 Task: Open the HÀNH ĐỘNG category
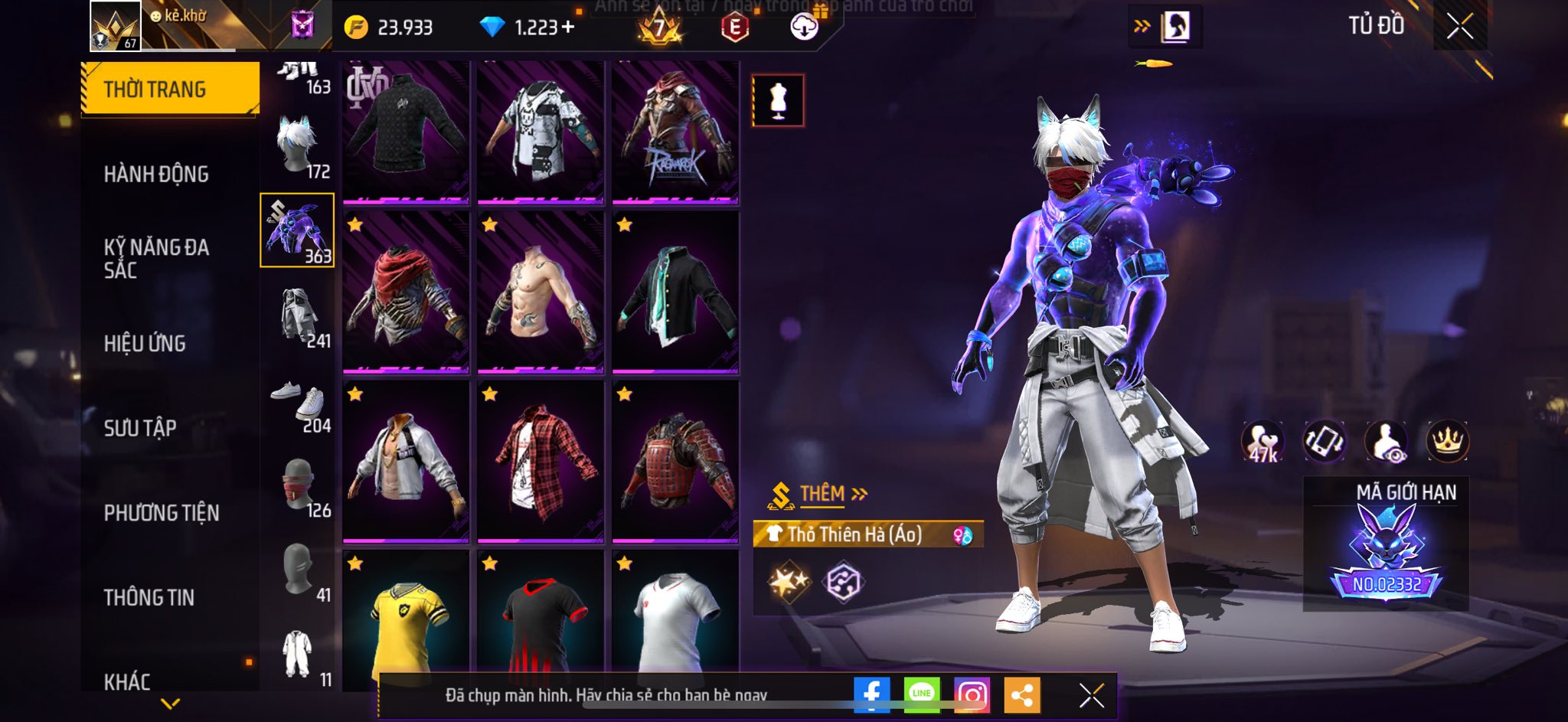click(156, 175)
